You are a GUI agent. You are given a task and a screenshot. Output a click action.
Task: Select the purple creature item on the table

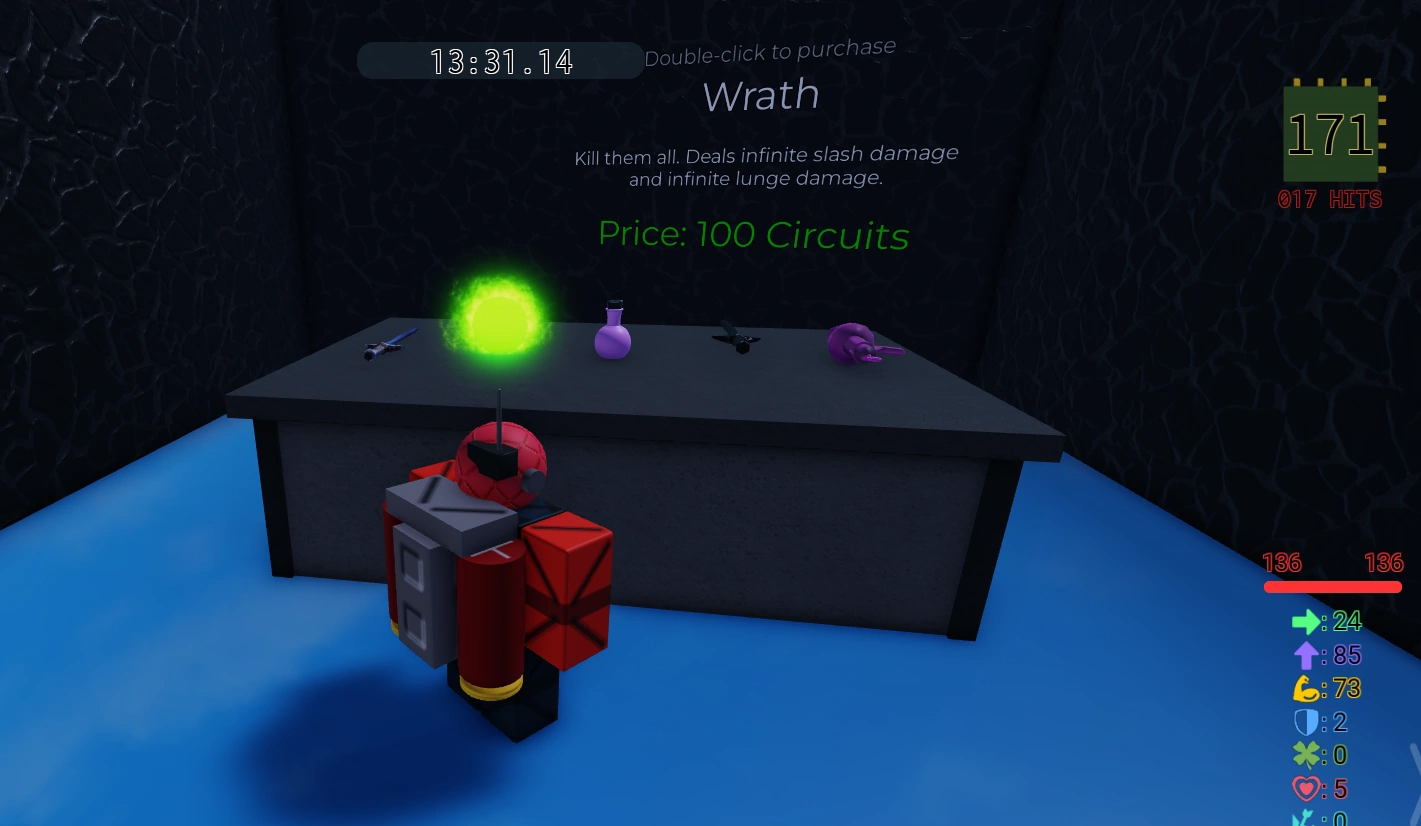(858, 344)
